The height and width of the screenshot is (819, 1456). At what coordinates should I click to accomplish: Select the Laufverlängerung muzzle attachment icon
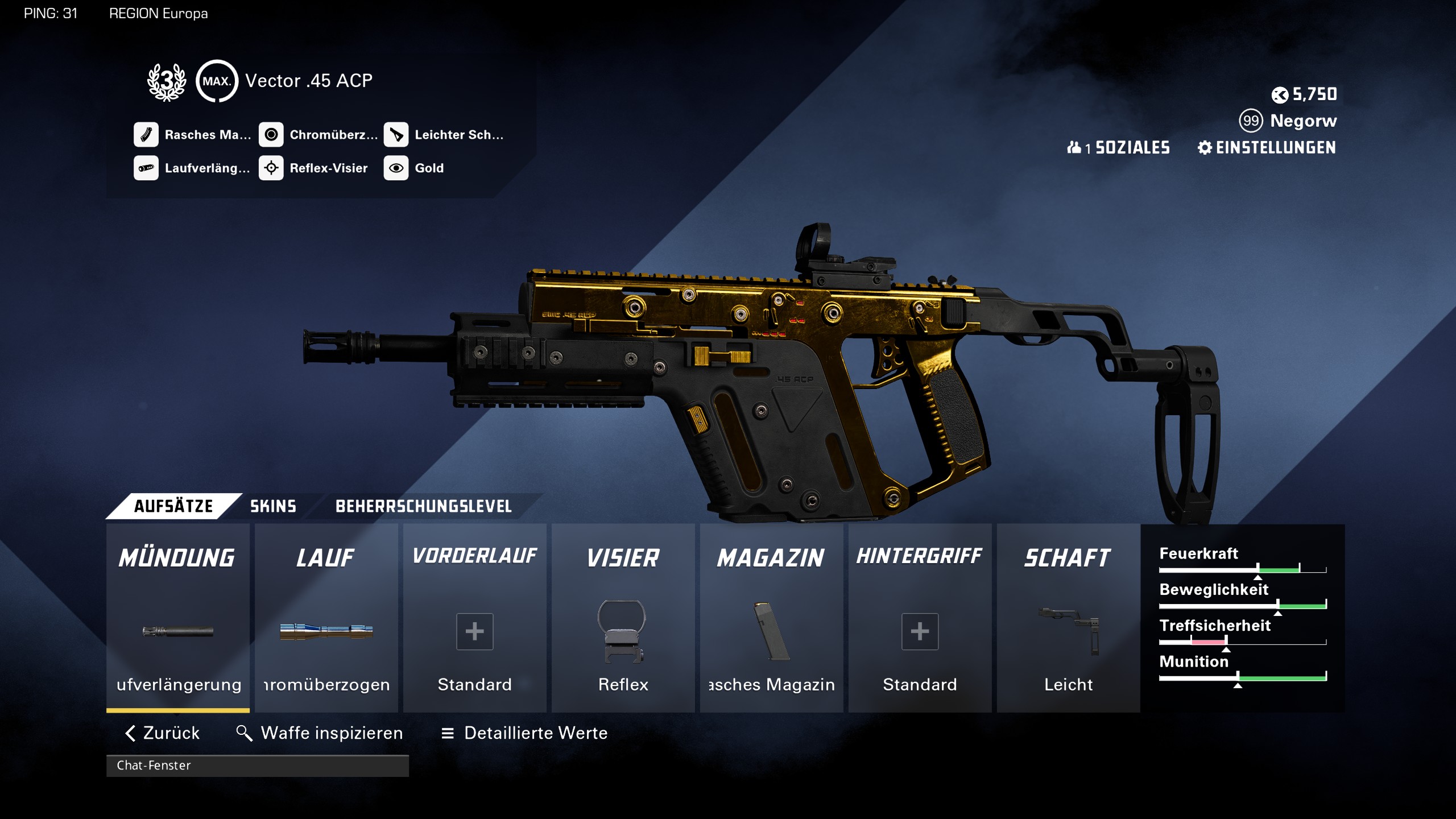click(x=177, y=631)
